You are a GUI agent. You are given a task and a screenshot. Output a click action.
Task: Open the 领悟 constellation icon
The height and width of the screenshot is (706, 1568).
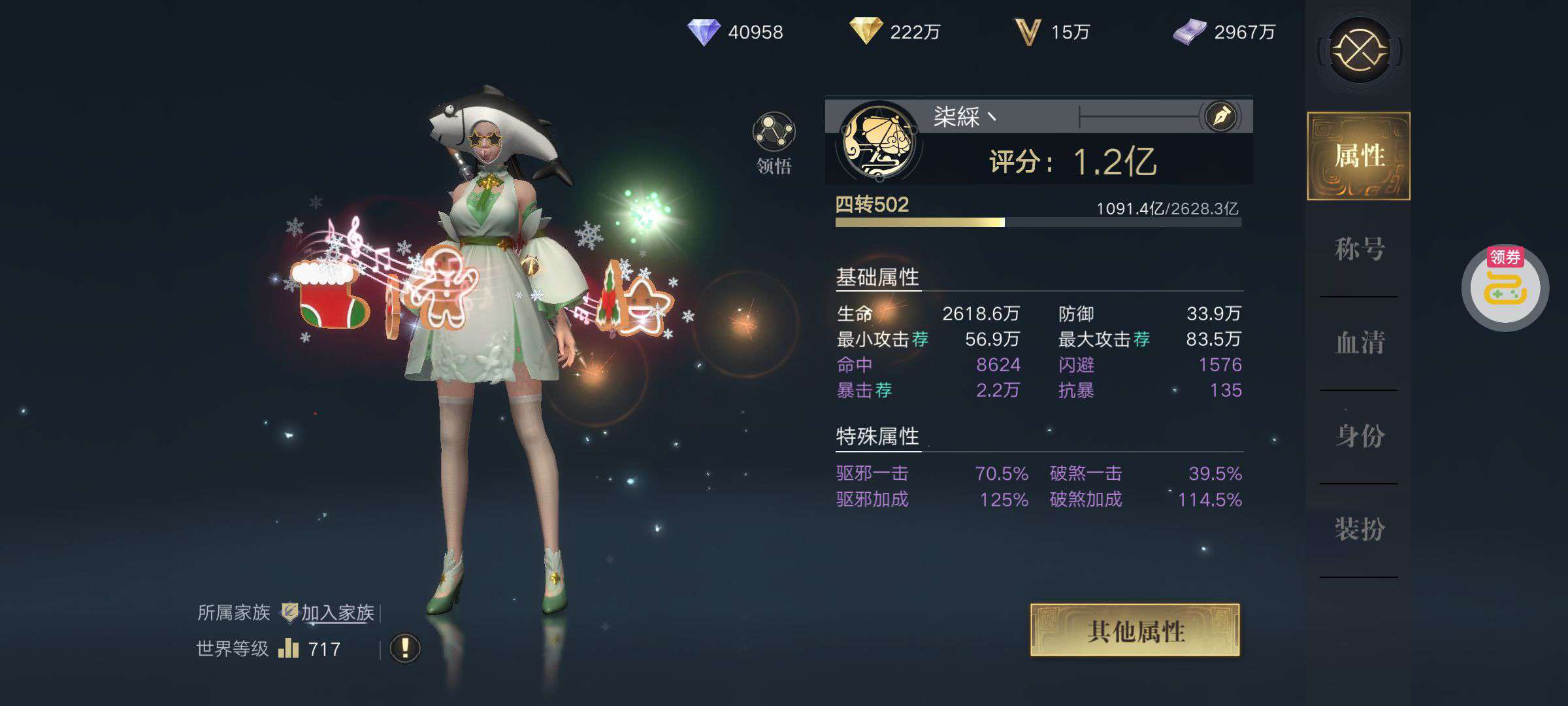pos(774,133)
